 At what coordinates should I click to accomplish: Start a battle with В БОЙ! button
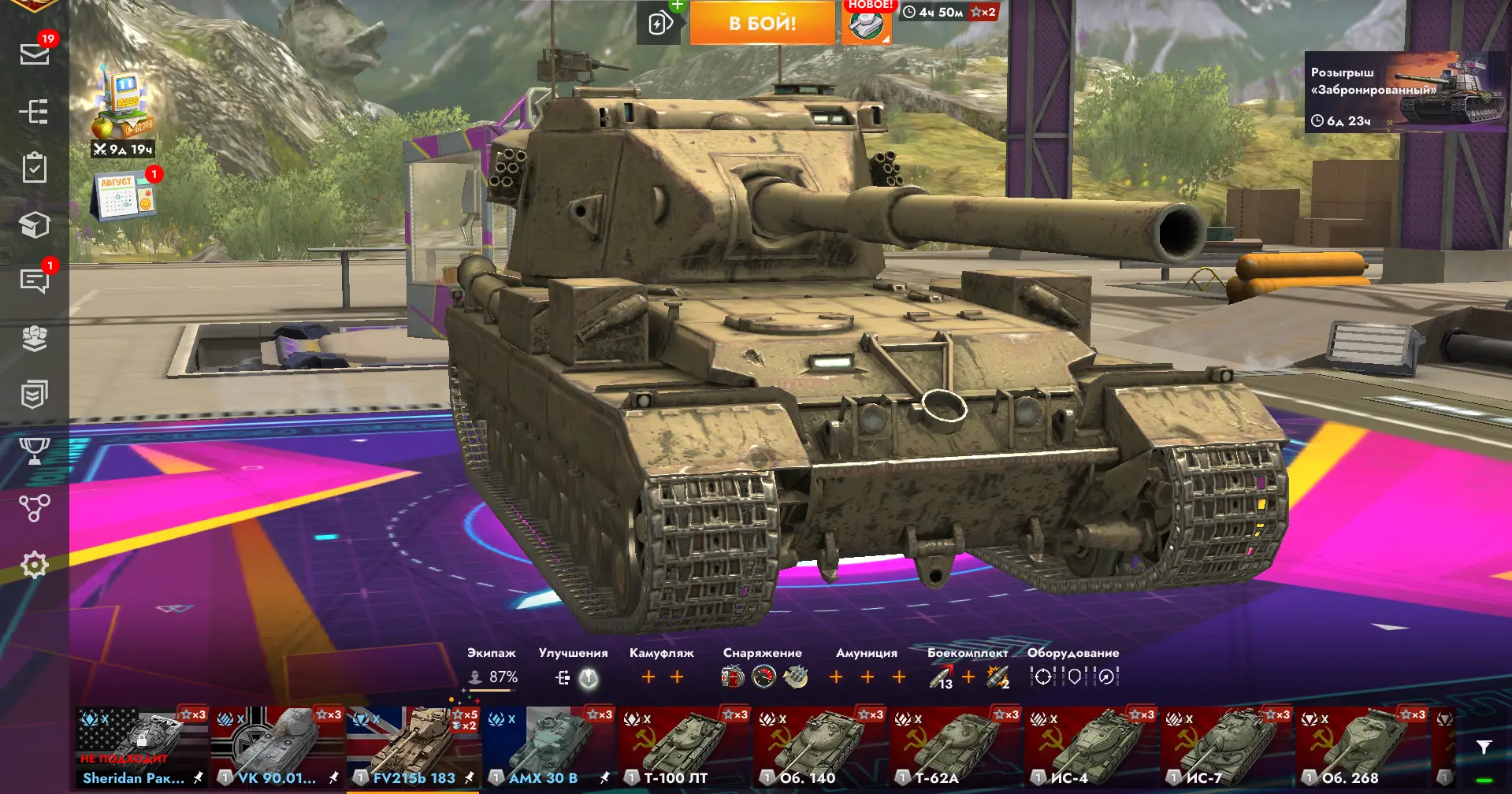point(762,23)
